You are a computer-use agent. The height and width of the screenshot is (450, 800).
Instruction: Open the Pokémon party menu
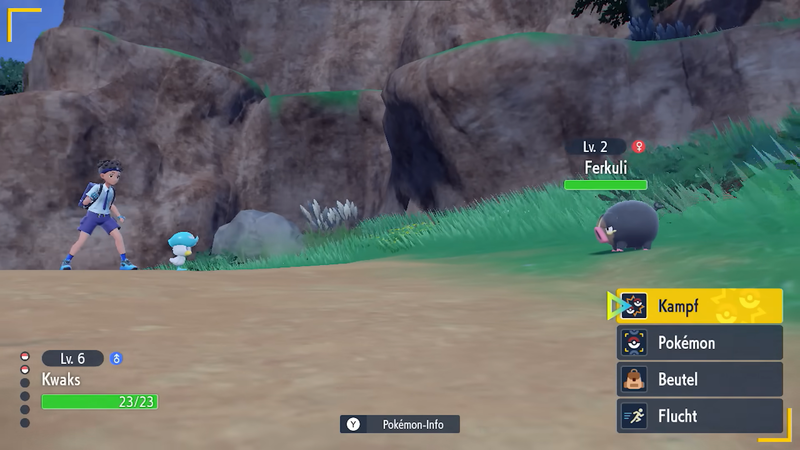[700, 343]
